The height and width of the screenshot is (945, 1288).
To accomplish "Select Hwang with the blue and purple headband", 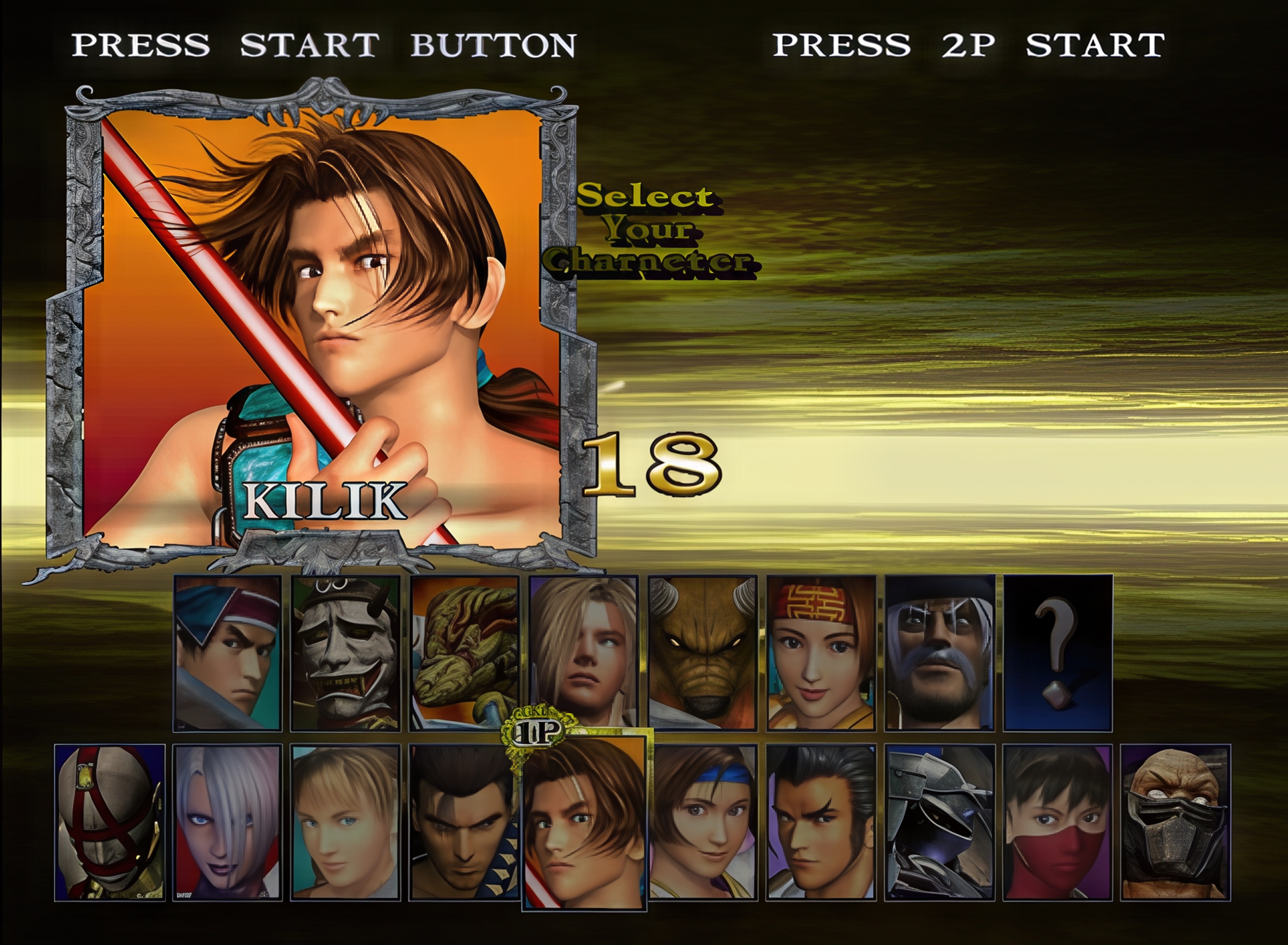I will [228, 653].
